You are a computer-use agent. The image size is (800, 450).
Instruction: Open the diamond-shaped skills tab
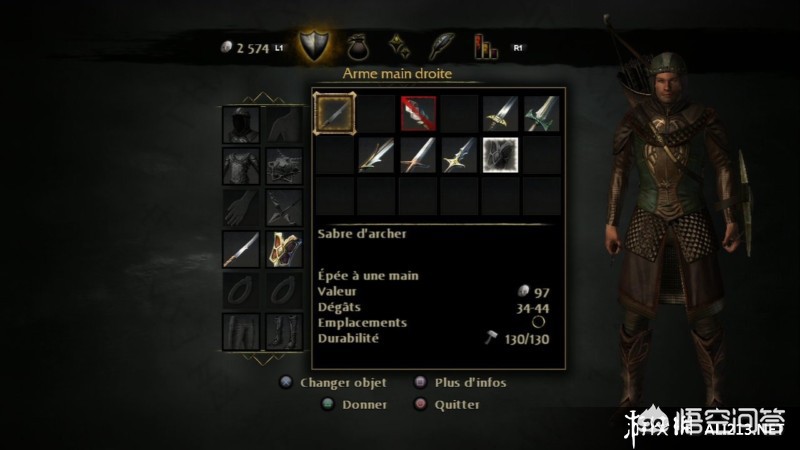pos(401,46)
